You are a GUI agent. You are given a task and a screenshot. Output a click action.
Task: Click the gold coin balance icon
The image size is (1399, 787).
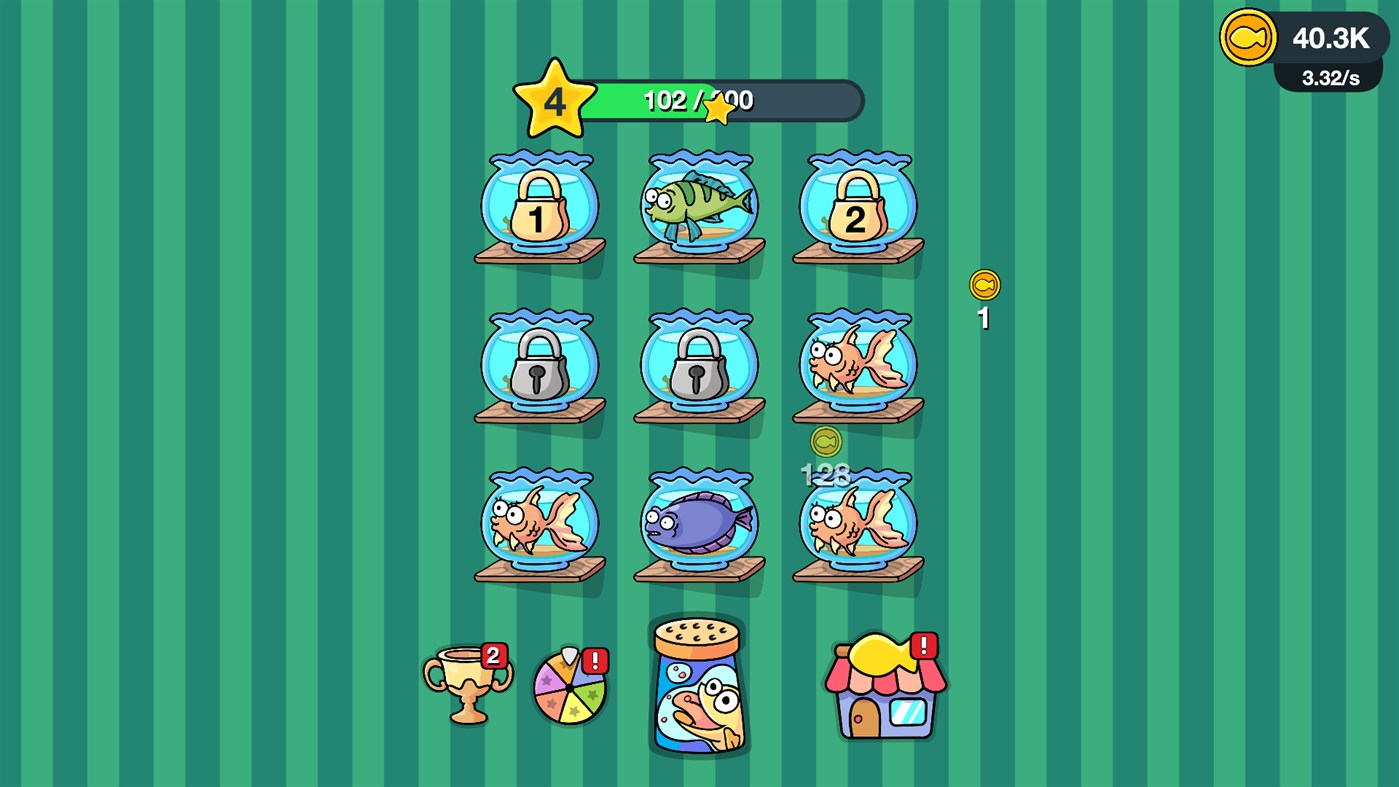click(1248, 38)
